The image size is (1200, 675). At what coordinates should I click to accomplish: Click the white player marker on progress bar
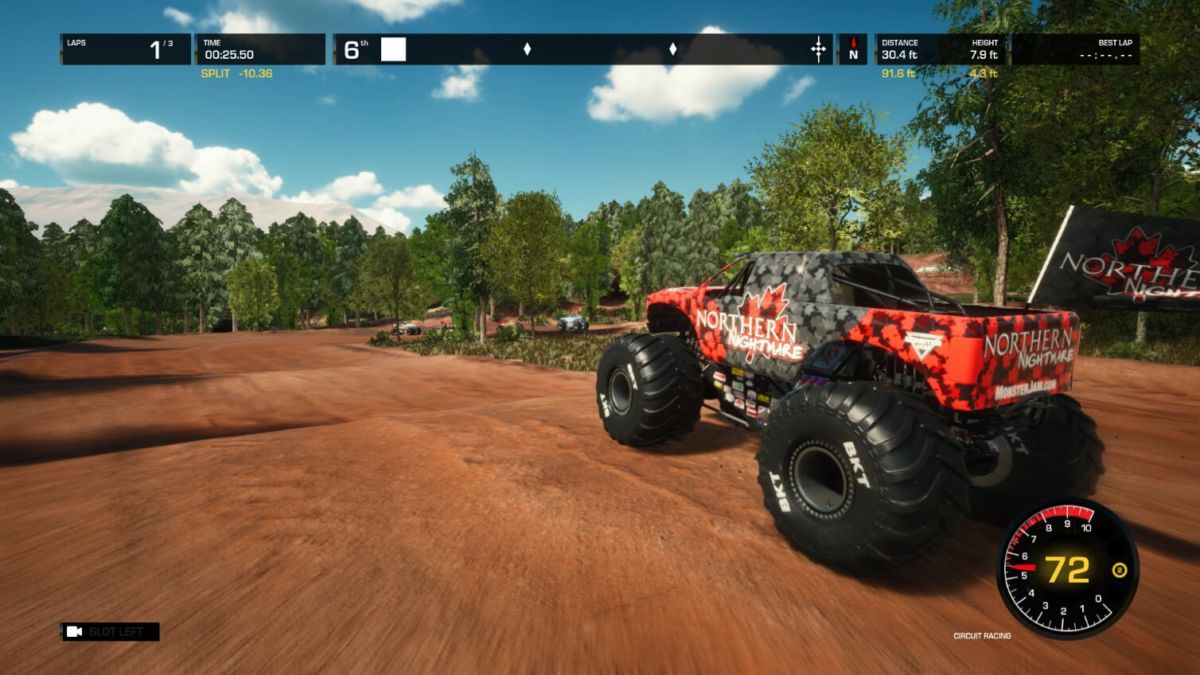click(394, 49)
